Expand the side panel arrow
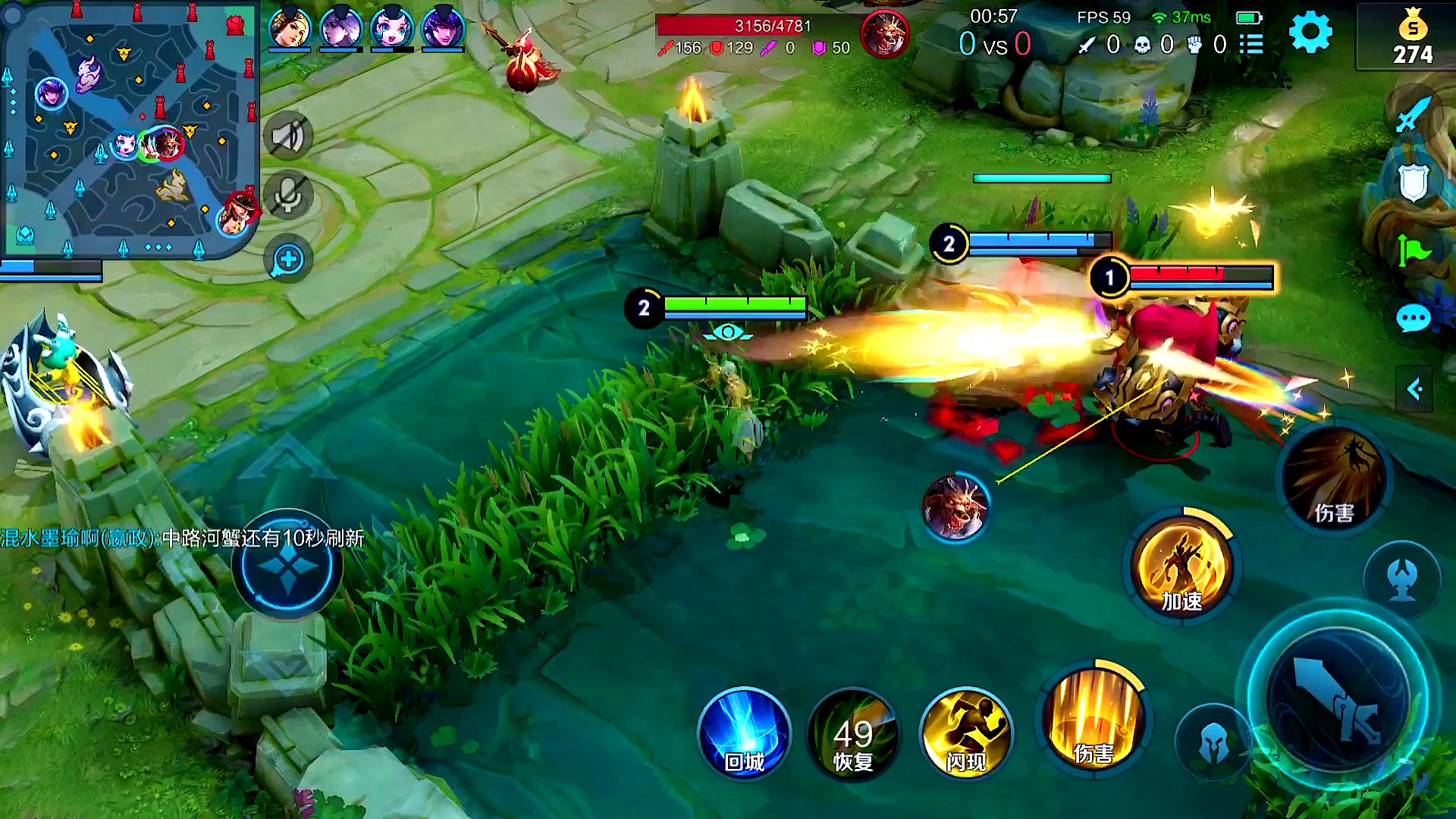 [x=1414, y=390]
